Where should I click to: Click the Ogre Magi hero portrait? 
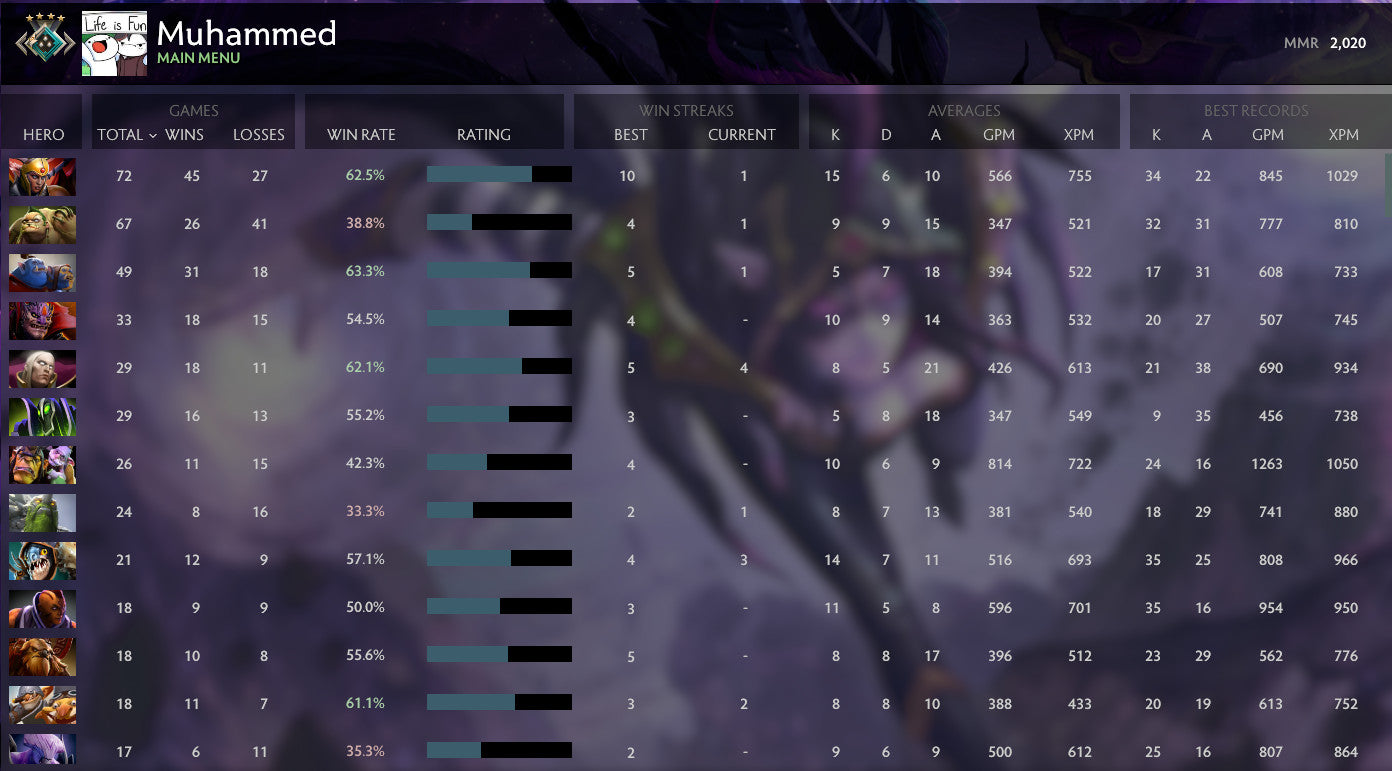42,272
